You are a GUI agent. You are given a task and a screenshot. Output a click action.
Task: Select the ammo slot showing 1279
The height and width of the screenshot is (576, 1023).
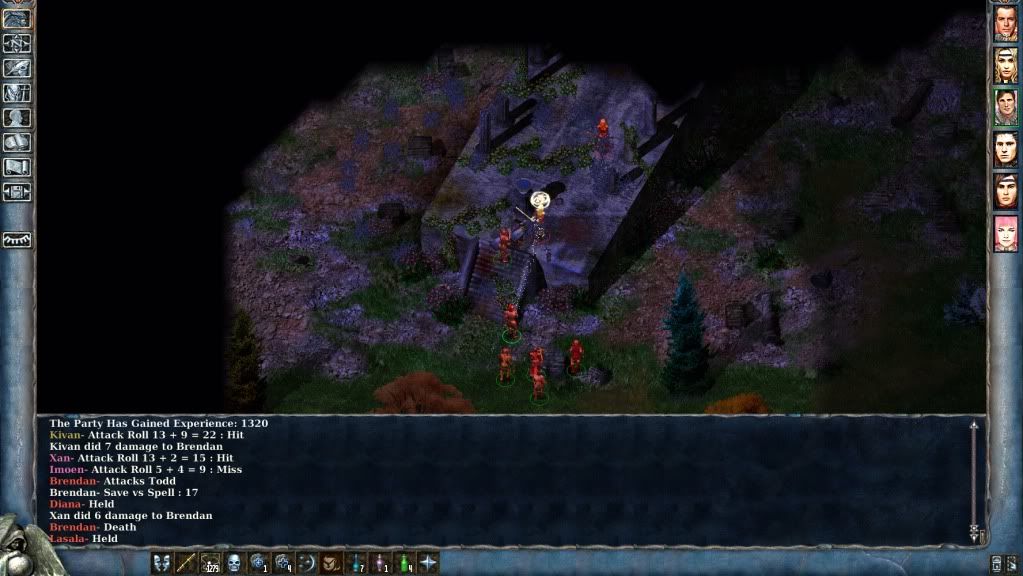(210, 563)
